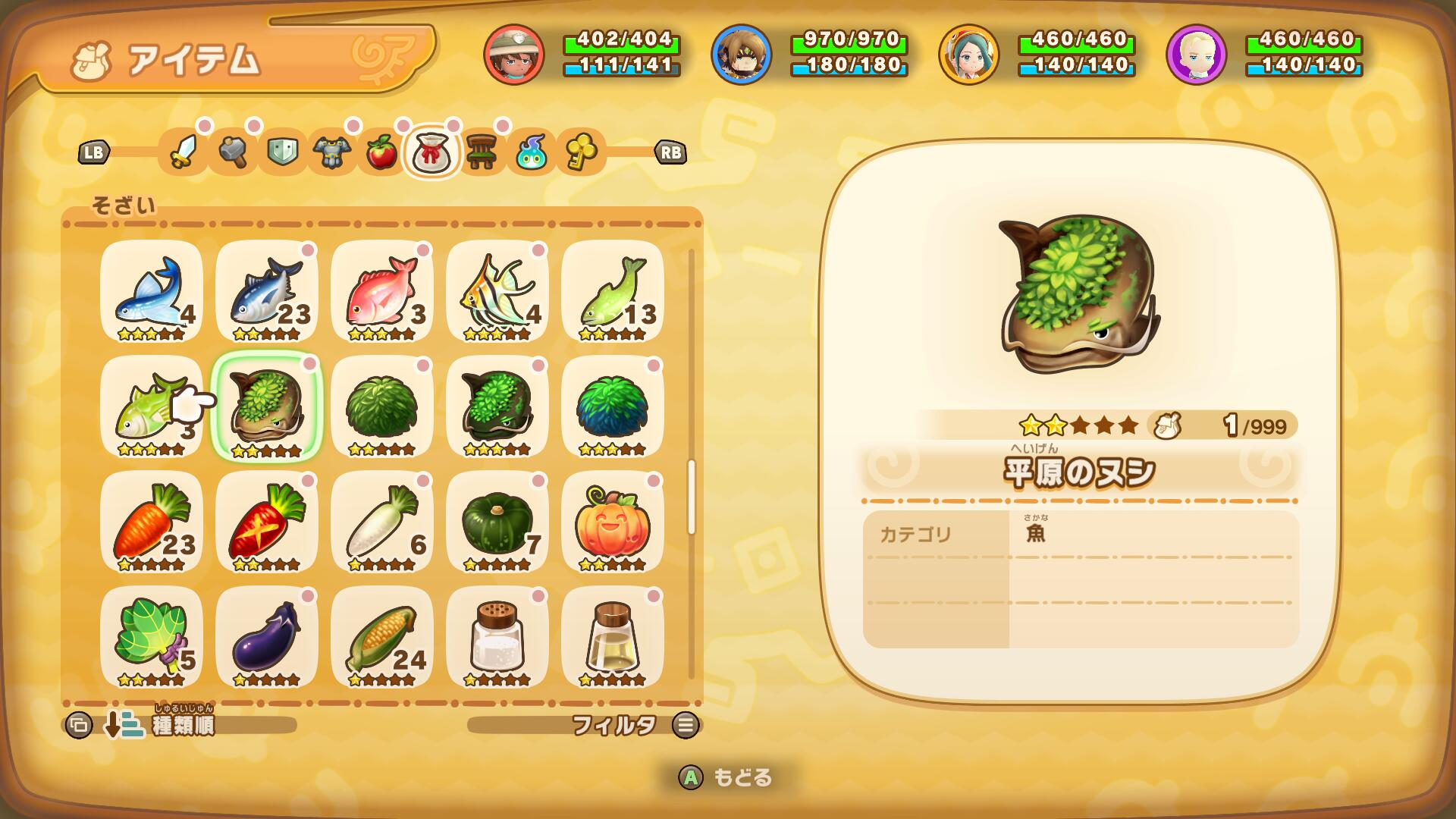The image size is (1456, 819).
Task: Pick the striped angelfish slot
Action: pos(497,292)
